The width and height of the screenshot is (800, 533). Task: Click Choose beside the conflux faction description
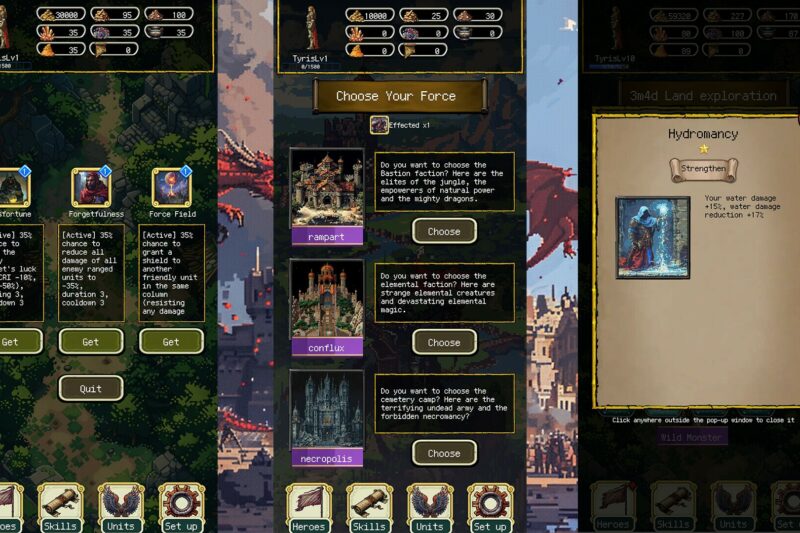point(444,342)
